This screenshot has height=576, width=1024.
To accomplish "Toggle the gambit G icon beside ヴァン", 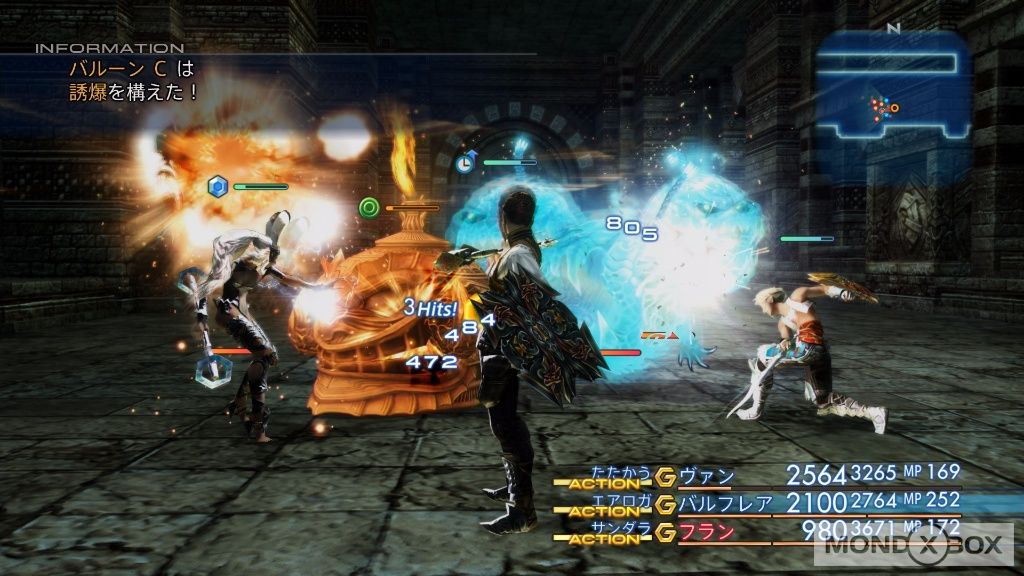I will (x=665, y=475).
